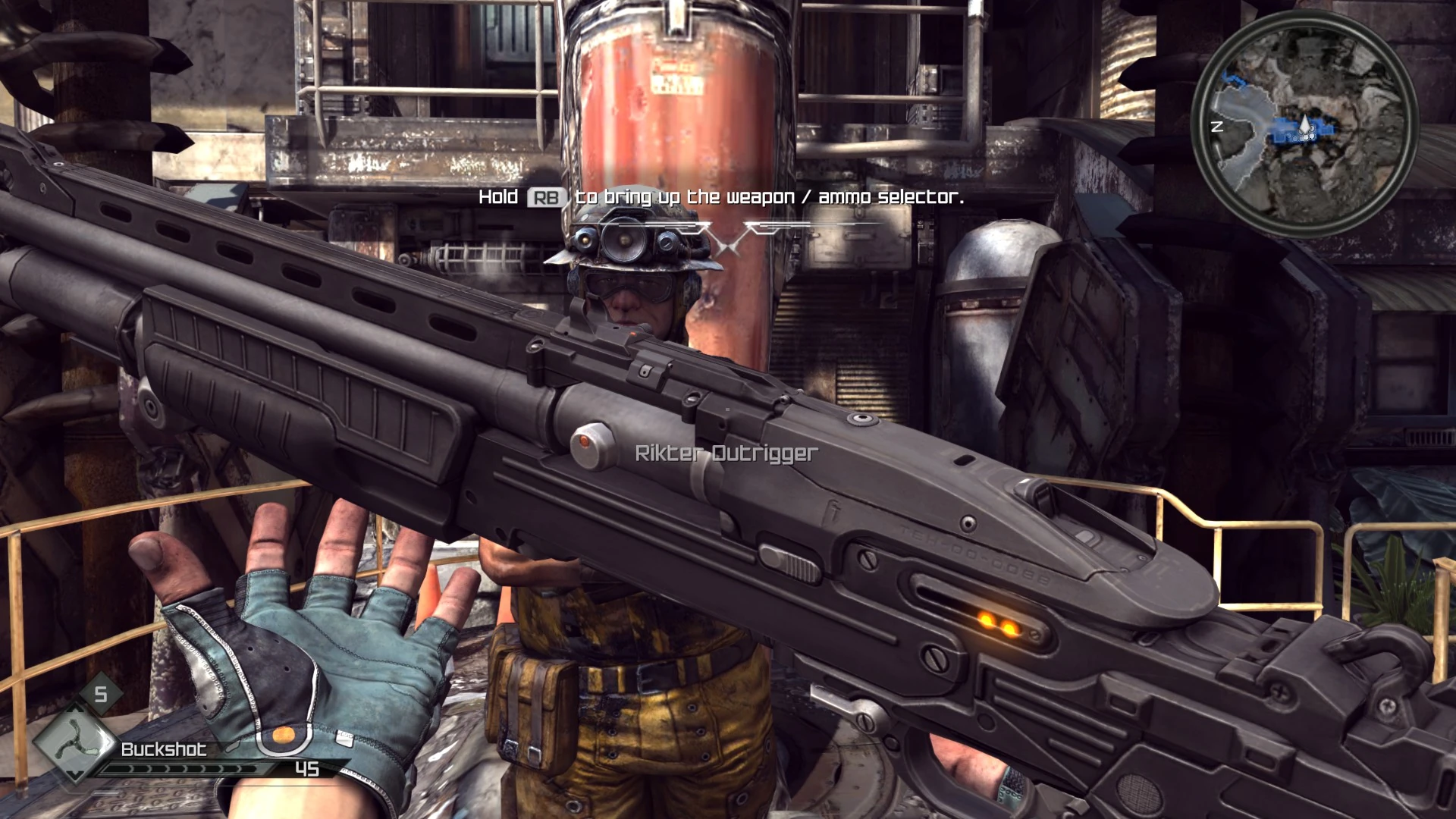
Task: Click the orange button on the glove
Action: pos(284,735)
